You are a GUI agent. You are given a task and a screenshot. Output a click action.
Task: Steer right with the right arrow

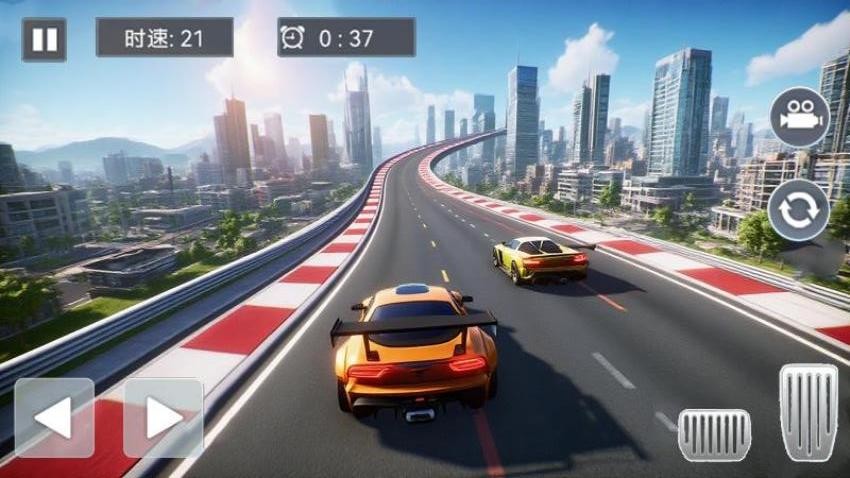coord(163,418)
